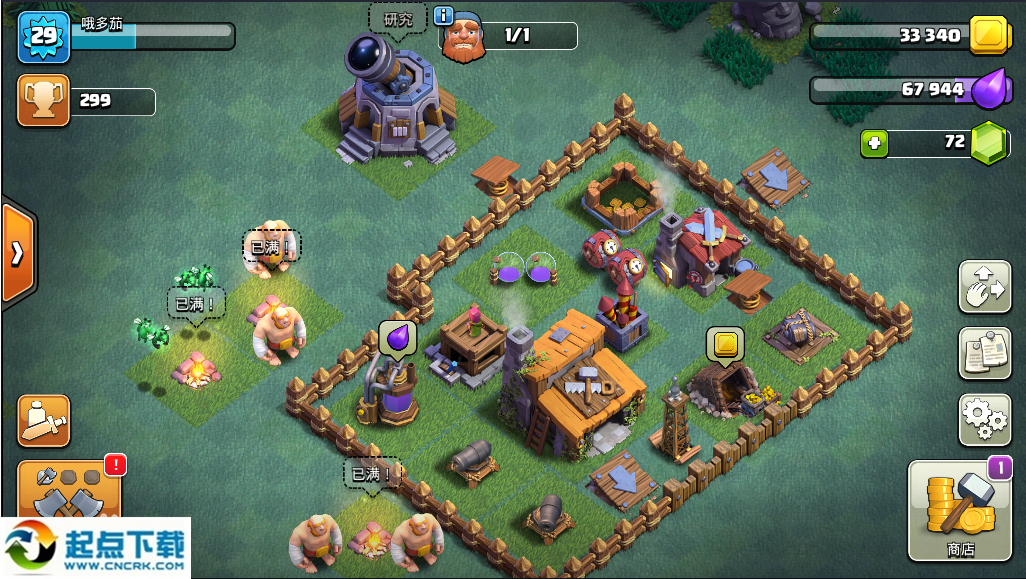The width and height of the screenshot is (1026, 579).
Task: Open the army overview button
Action: point(44,421)
